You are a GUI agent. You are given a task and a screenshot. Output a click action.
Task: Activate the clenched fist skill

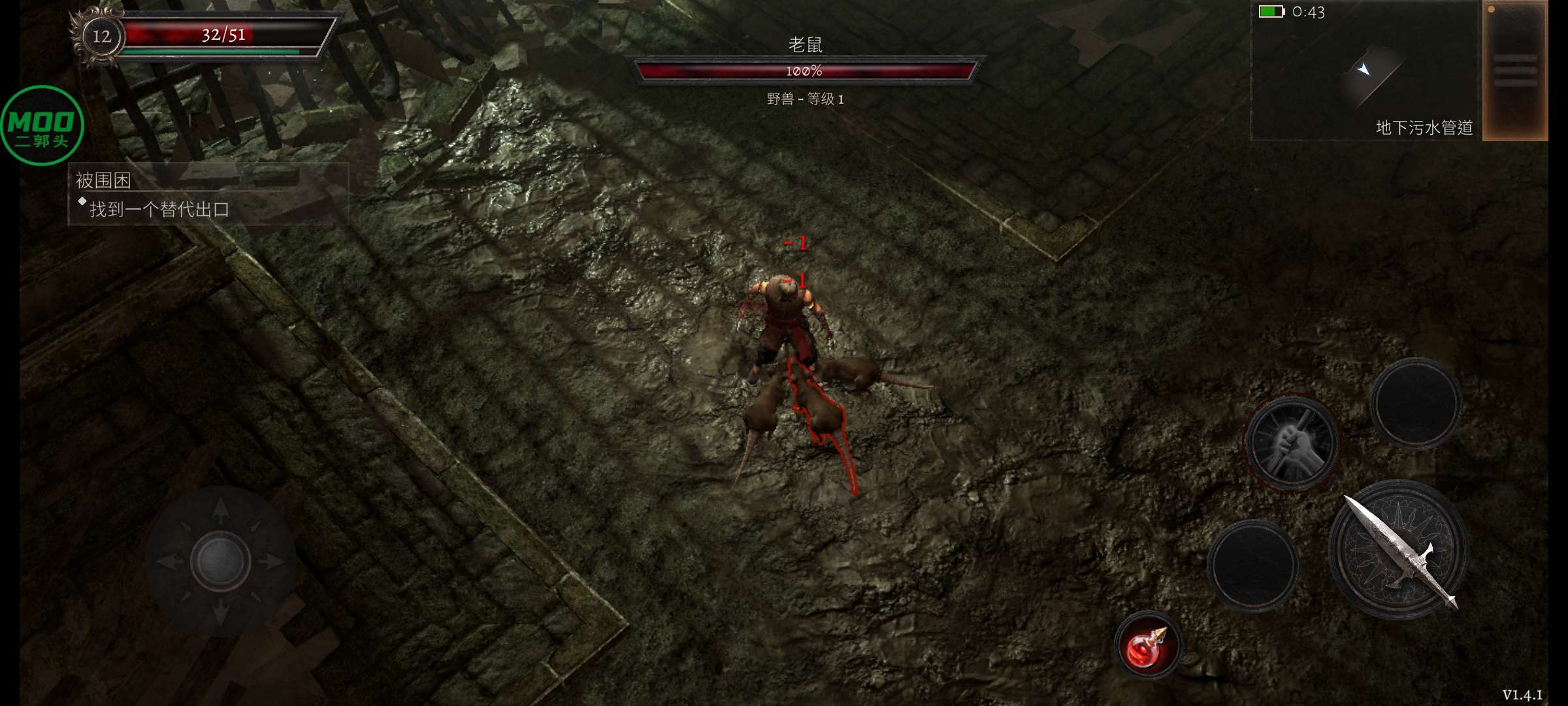[x=1292, y=443]
